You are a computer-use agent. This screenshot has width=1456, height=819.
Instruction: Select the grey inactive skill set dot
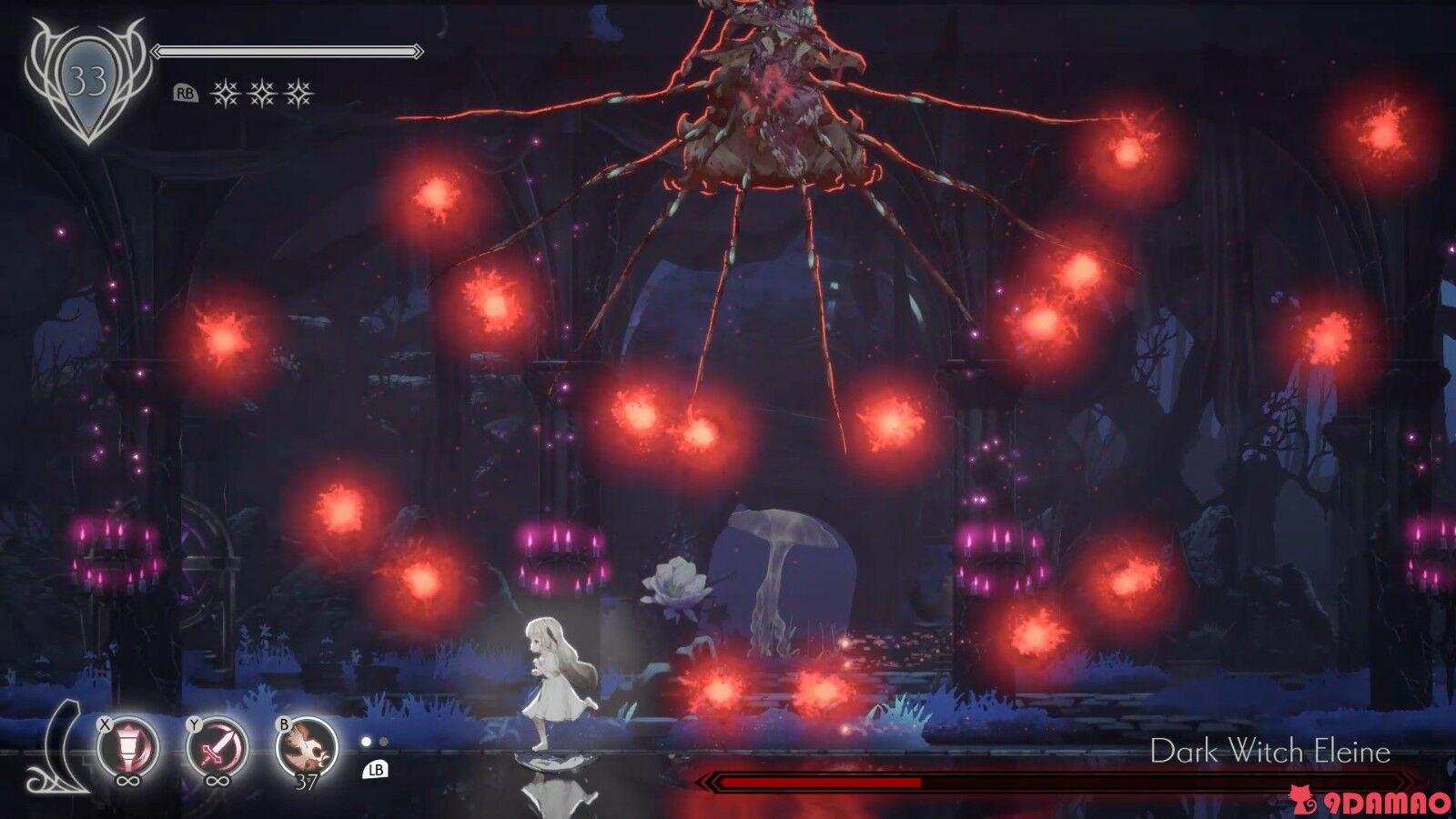[383, 742]
